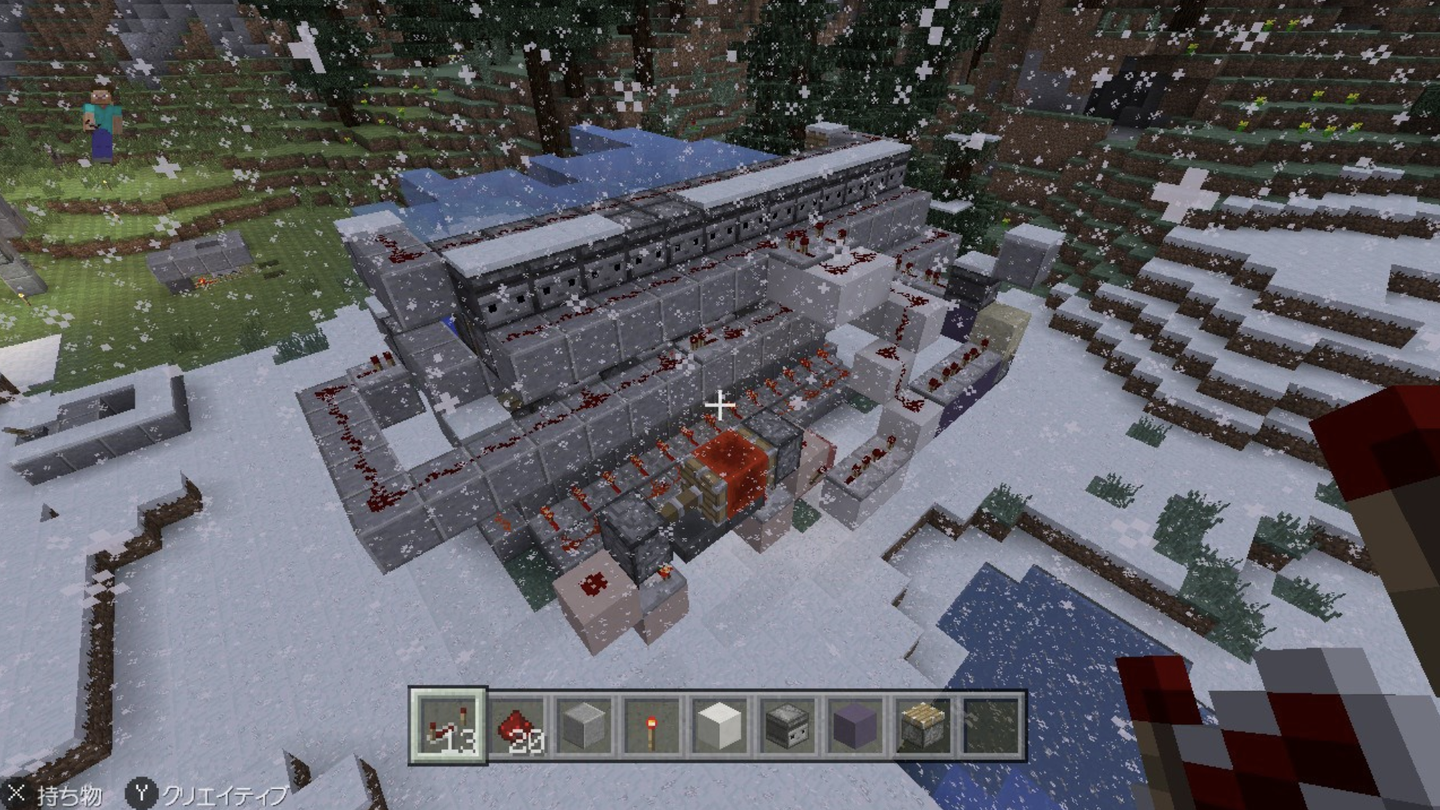The width and height of the screenshot is (1440, 810).
Task: Select the redstone repeater hotbar slot
Action: click(447, 725)
